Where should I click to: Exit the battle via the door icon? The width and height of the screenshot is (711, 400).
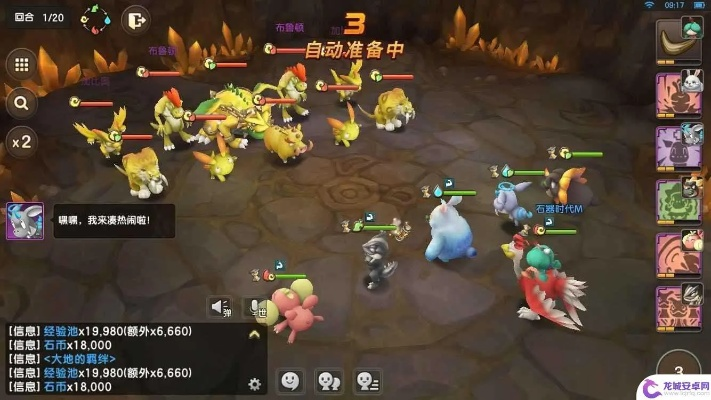pyautogui.click(x=135, y=18)
